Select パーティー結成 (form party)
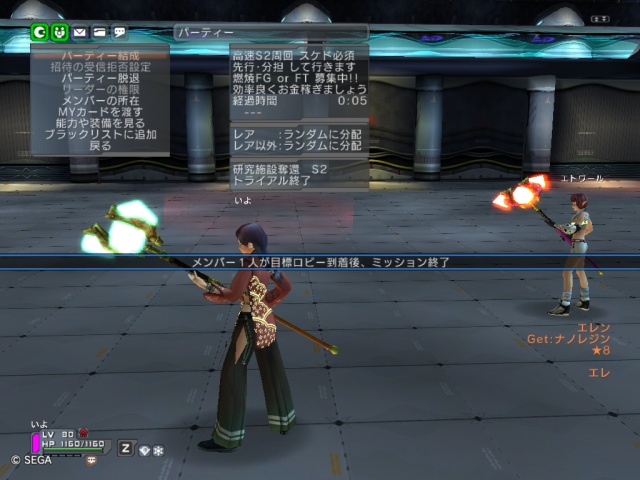The width and height of the screenshot is (640, 480). pyautogui.click(x=99, y=56)
